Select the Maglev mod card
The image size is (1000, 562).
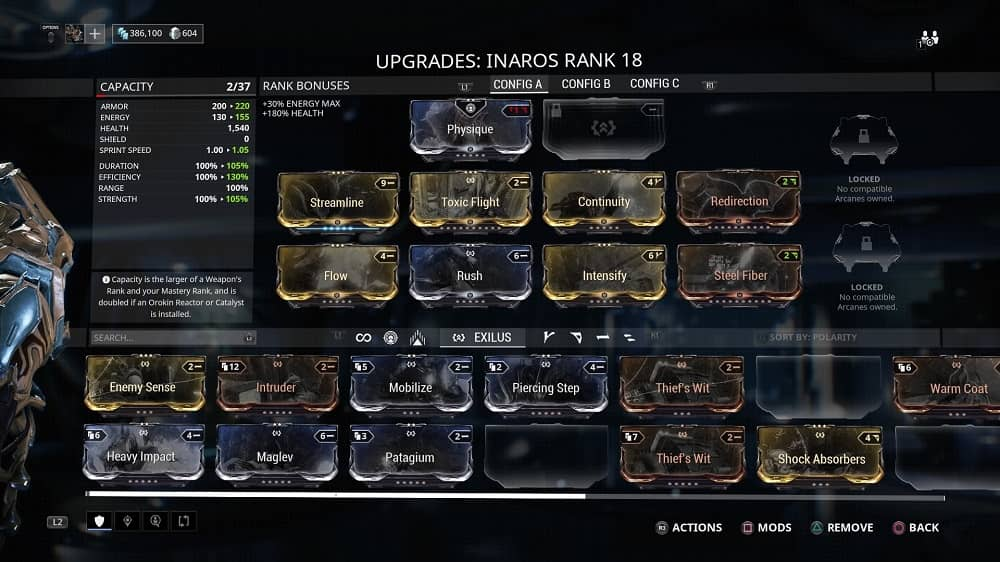pos(276,457)
